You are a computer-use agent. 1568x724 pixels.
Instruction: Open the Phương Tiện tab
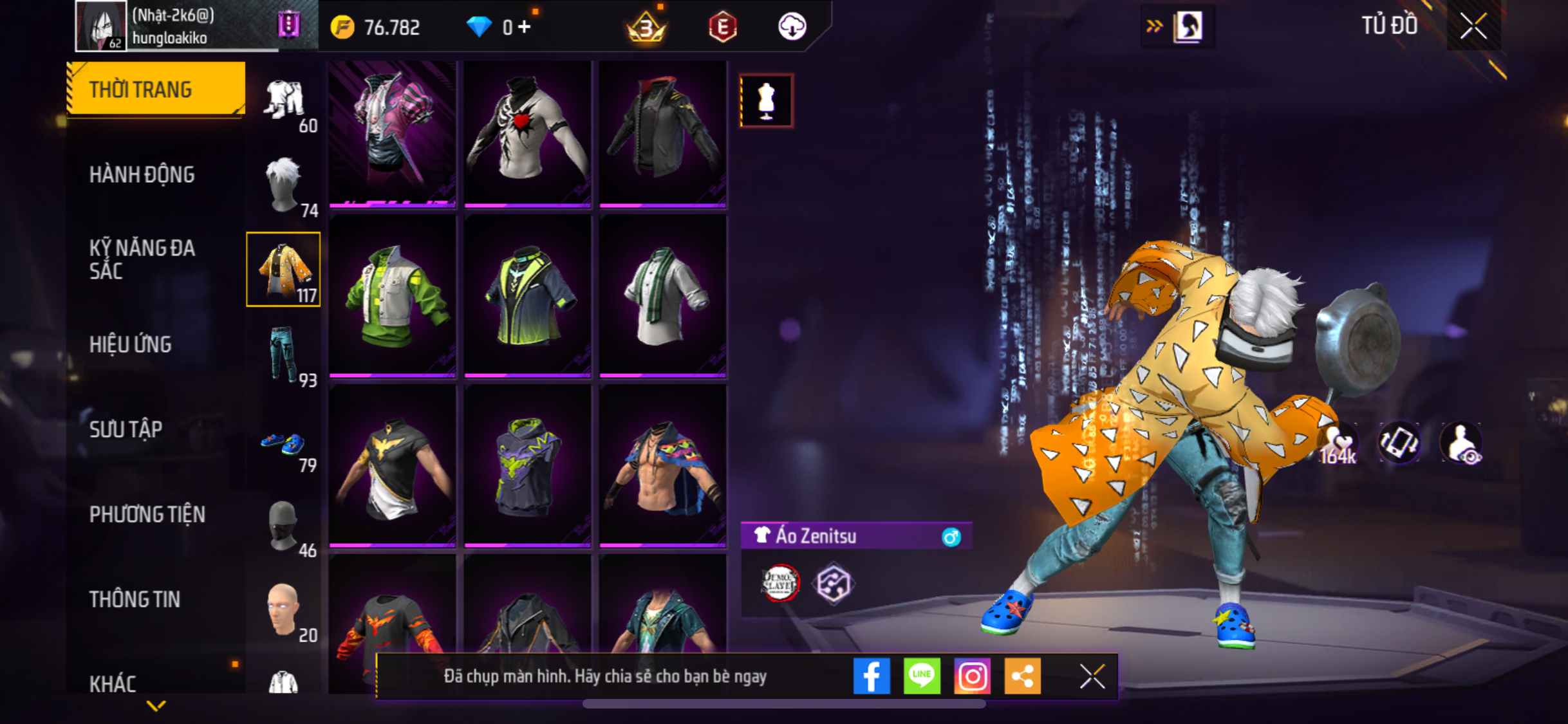point(147,514)
